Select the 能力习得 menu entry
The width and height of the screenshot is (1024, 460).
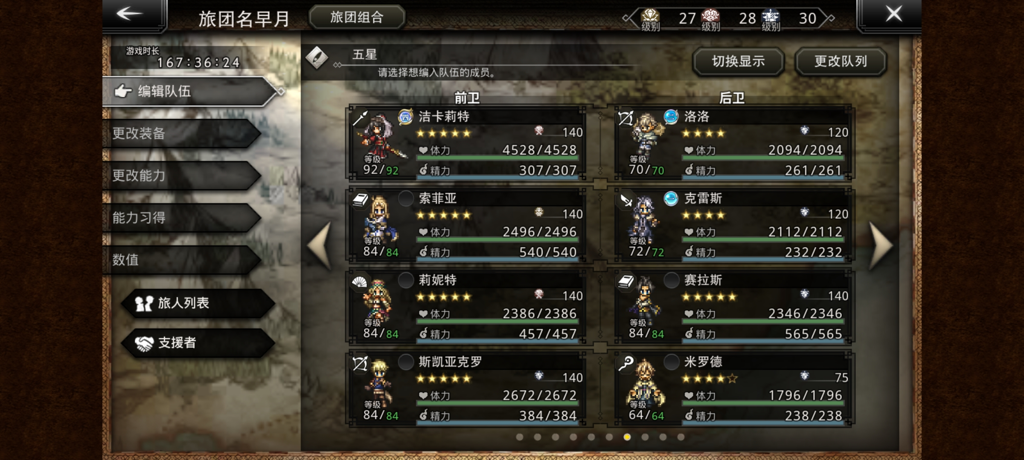pos(180,217)
